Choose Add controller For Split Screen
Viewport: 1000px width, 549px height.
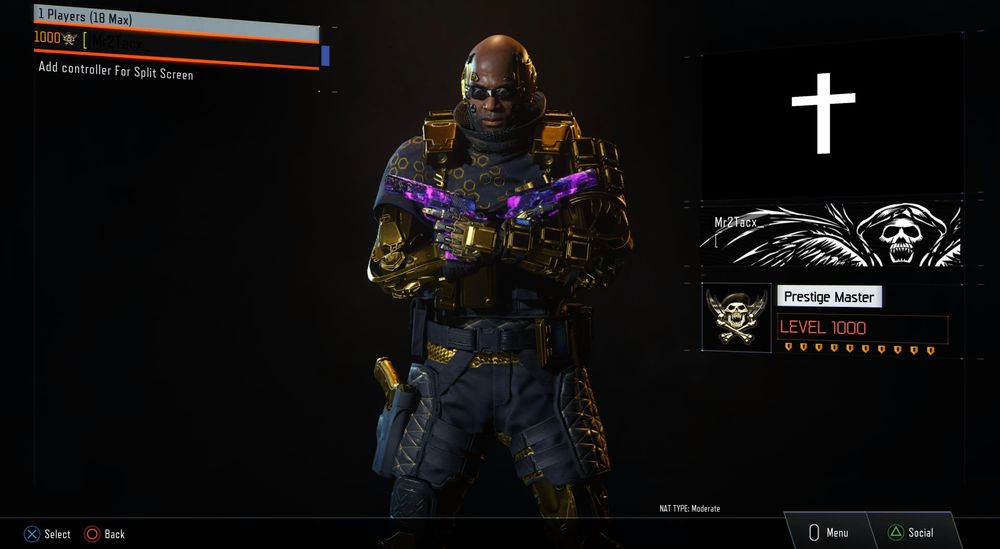point(116,72)
